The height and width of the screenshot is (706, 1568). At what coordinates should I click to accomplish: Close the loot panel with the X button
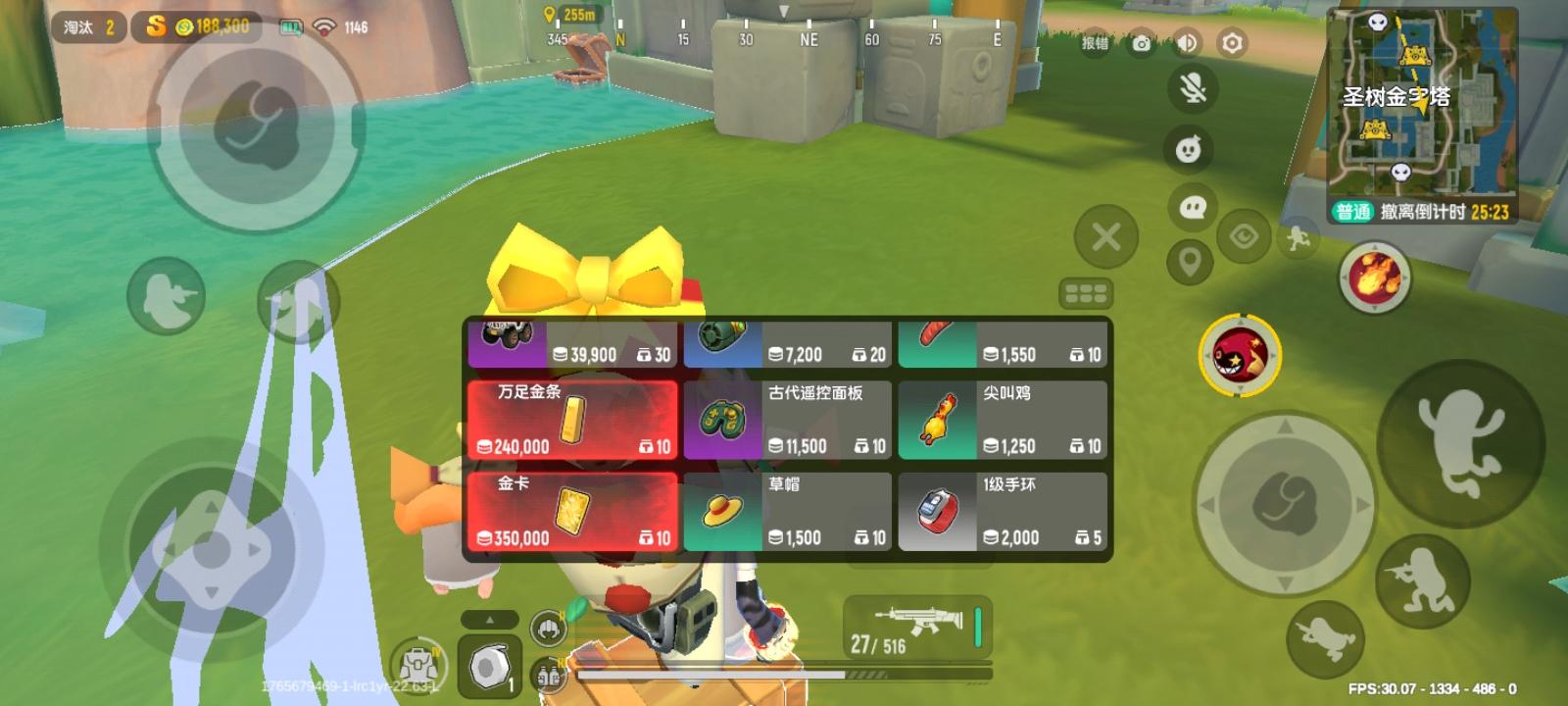coord(1106,235)
